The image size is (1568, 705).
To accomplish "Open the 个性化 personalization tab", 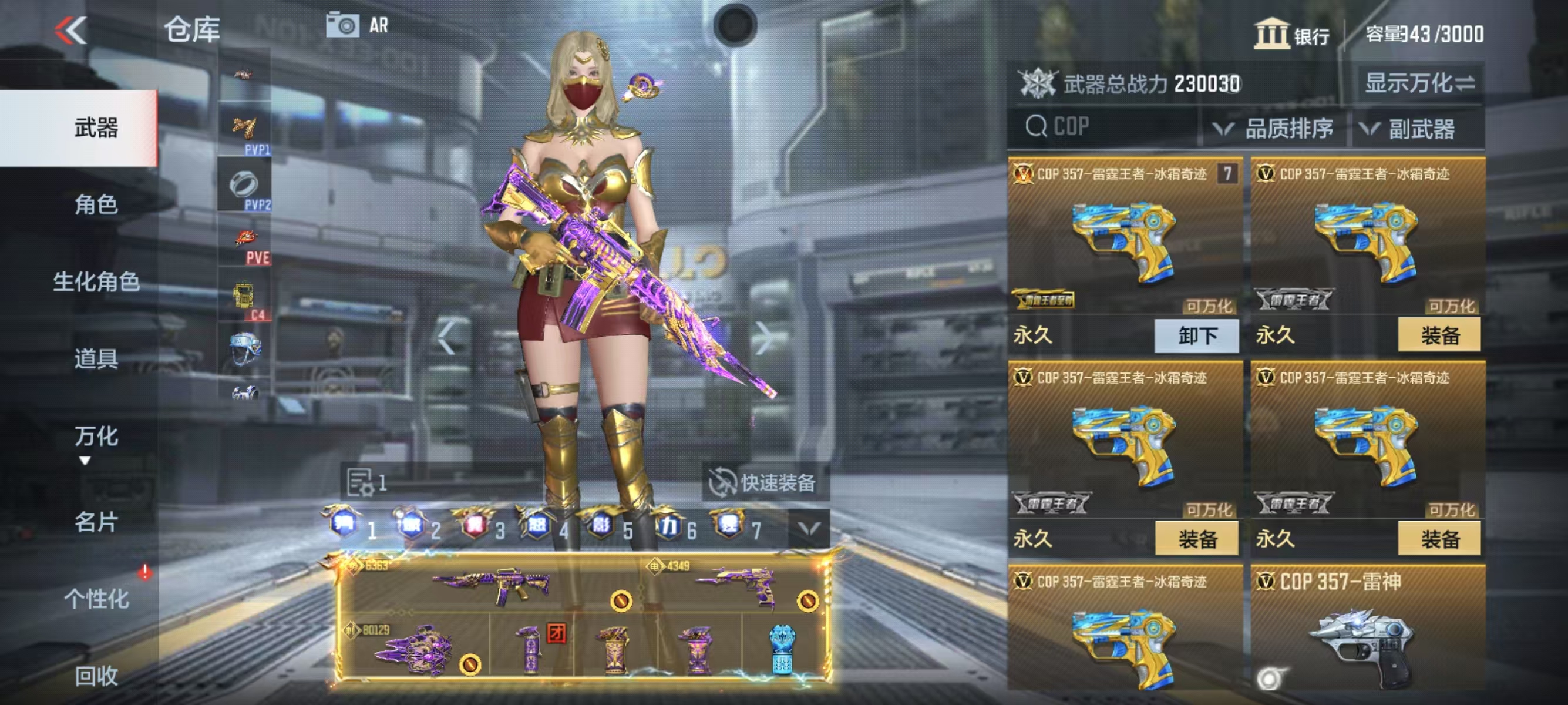I will (x=96, y=599).
